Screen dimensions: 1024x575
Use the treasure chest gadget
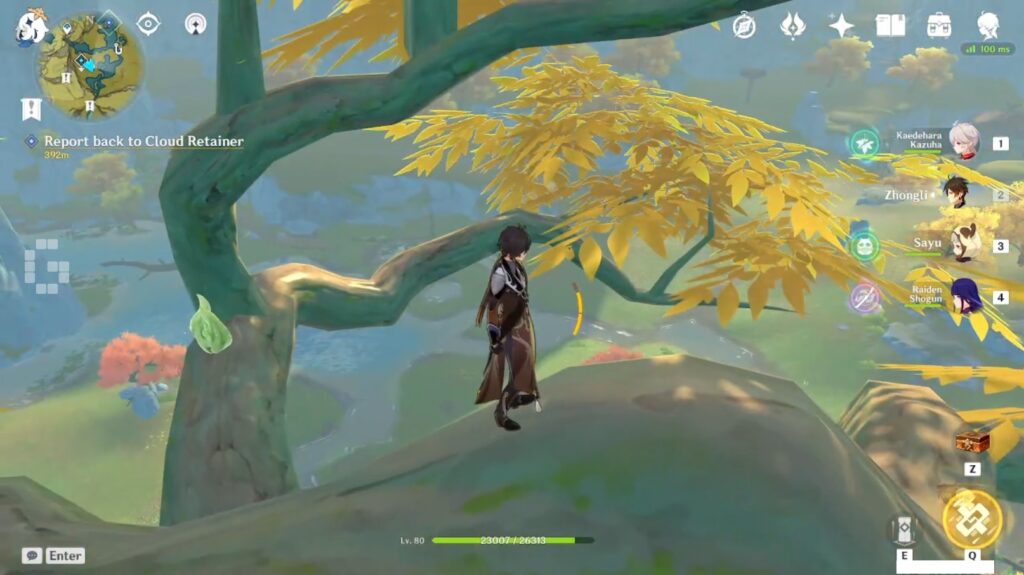[972, 441]
